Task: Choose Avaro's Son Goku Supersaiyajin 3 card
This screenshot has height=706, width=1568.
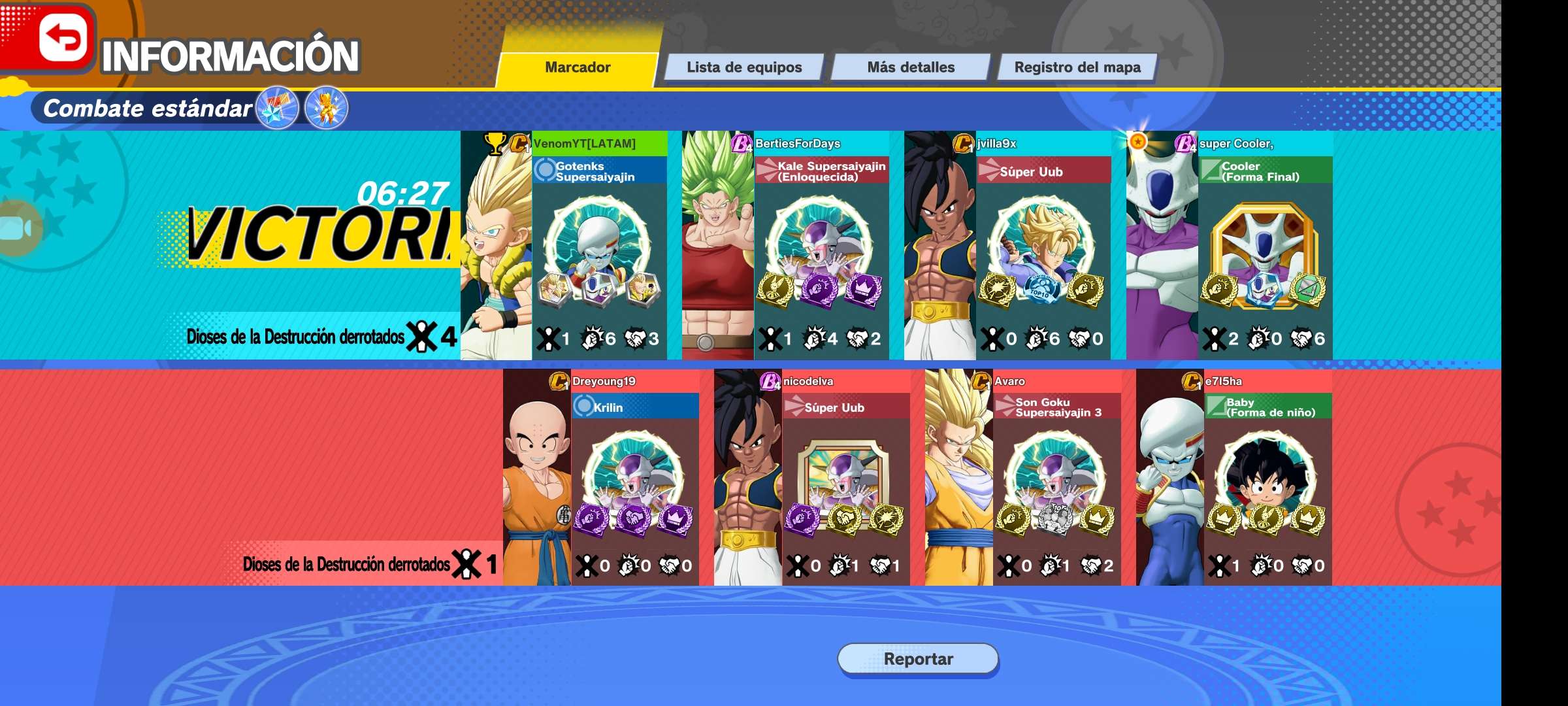Action: [x=1023, y=478]
